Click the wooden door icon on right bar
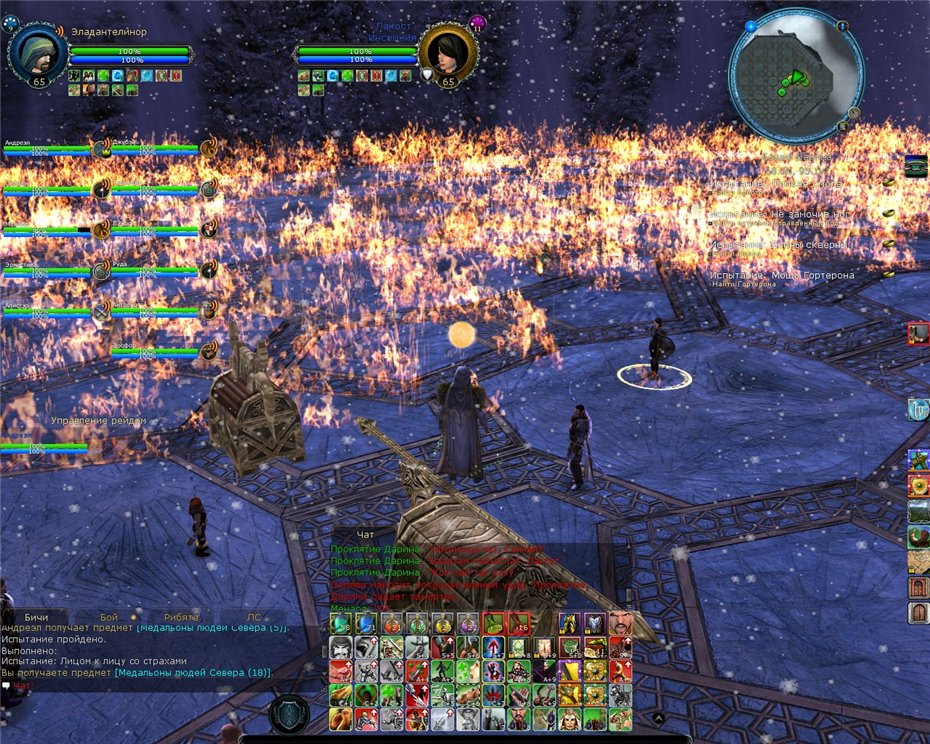 click(918, 612)
